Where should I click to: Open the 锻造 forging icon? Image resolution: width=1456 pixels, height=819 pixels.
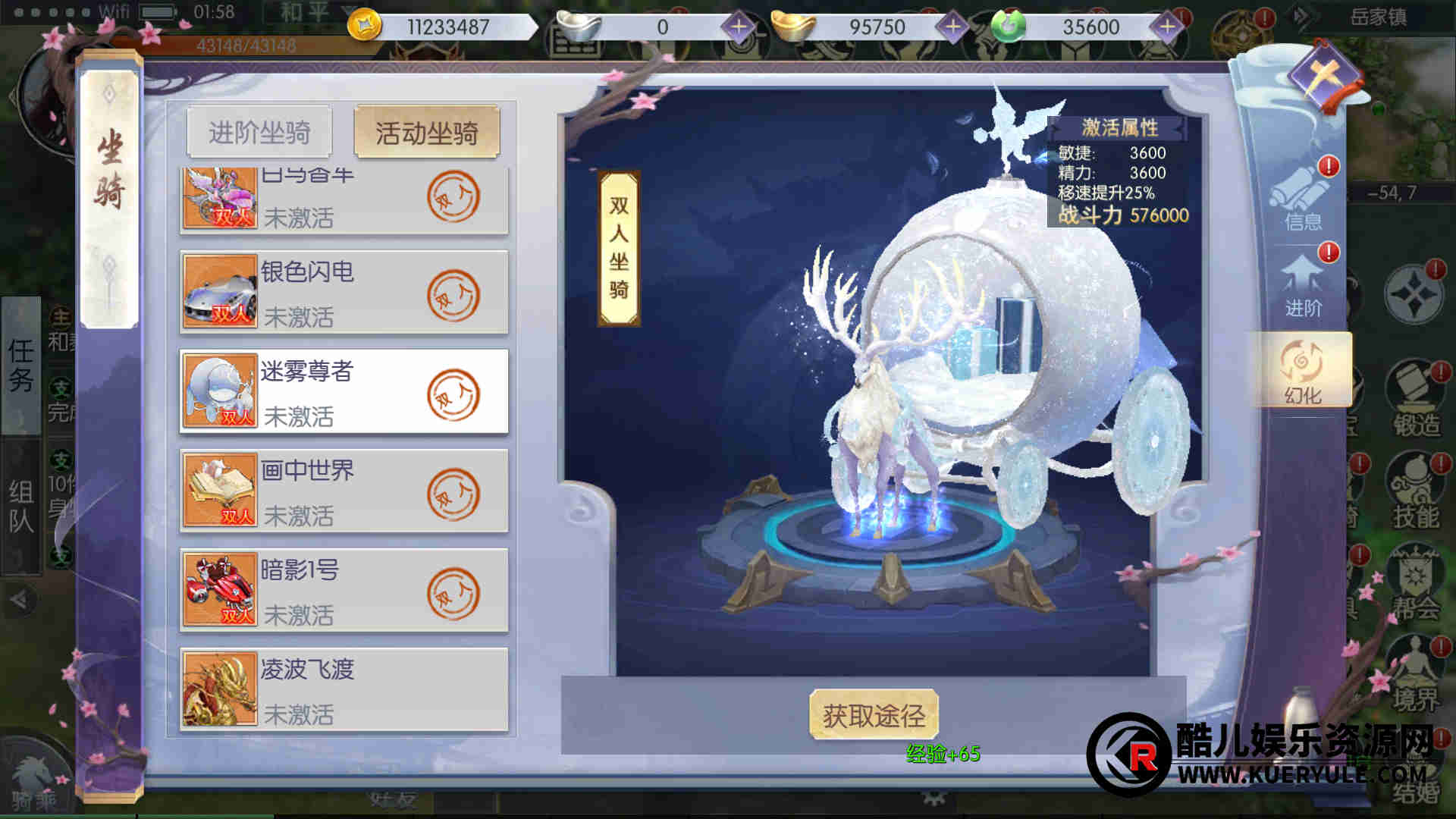1415,402
